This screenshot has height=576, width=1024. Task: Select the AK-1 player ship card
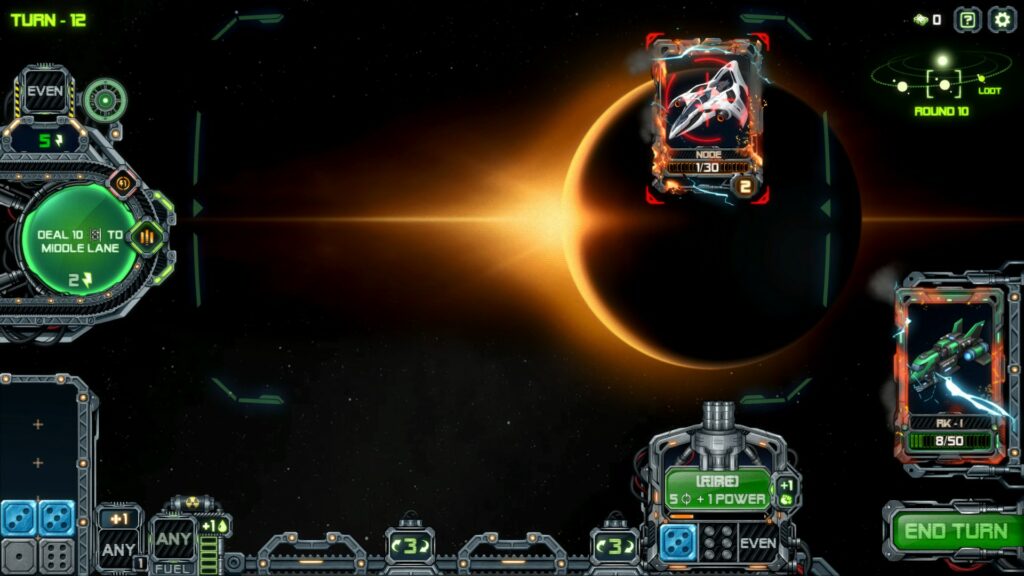948,372
